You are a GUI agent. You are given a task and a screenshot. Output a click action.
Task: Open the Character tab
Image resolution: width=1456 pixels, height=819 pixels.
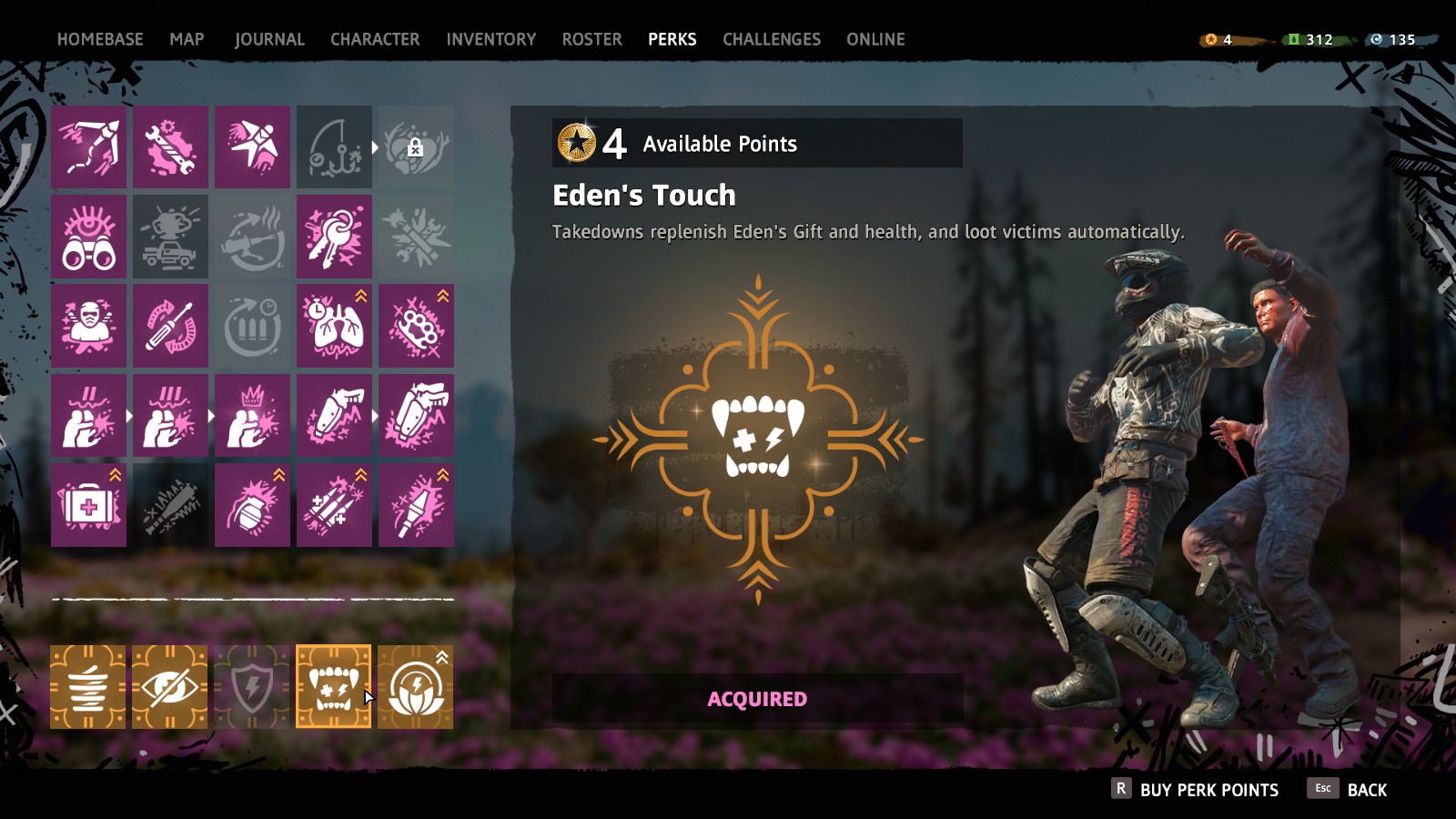(x=375, y=39)
